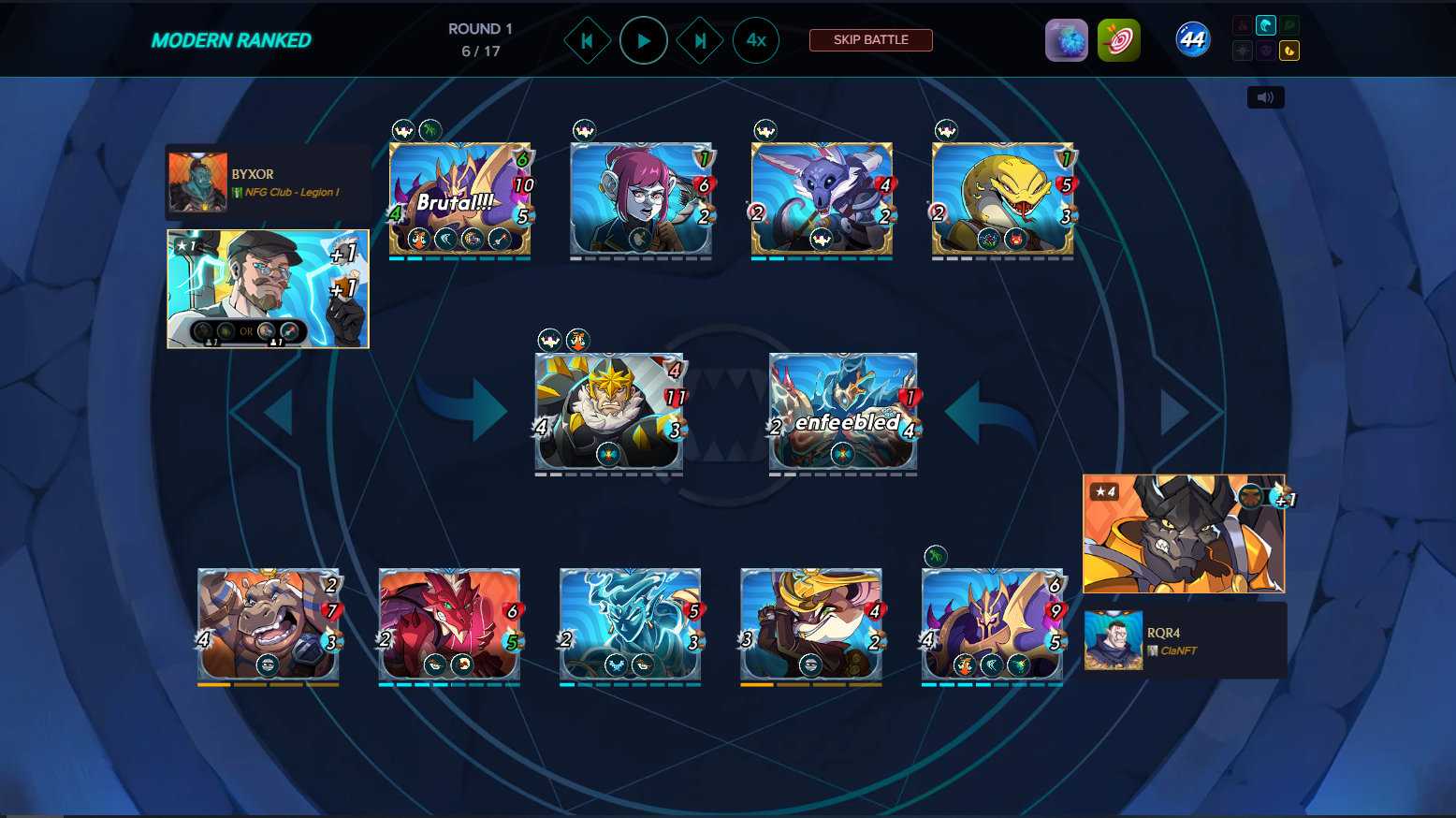This screenshot has width=1456, height=818.
Task: Mute battle audio with the speaker icon
Action: 1266,96
